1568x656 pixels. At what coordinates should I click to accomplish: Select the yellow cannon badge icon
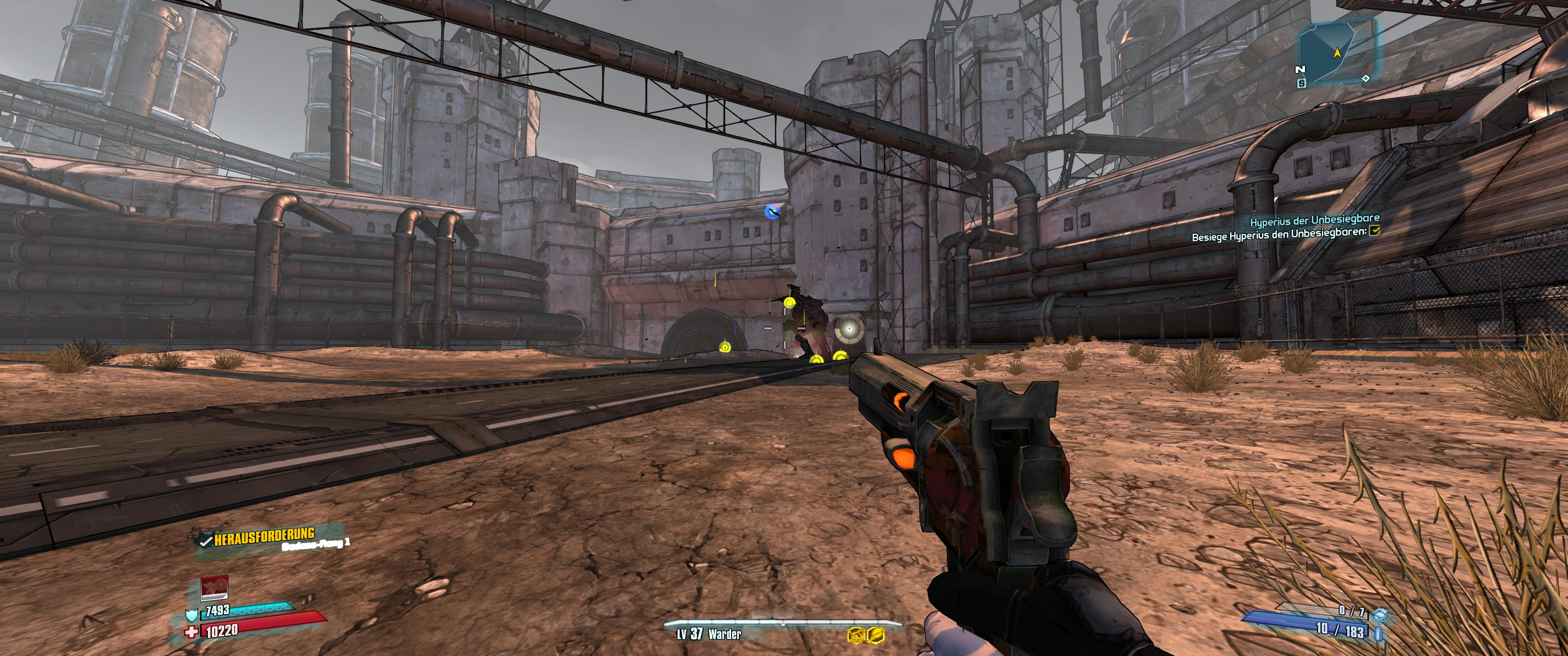(x=856, y=635)
